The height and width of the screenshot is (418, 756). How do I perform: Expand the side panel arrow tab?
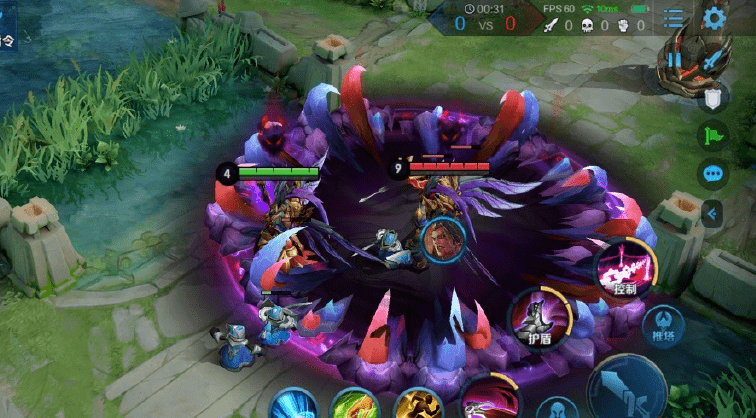point(712,212)
